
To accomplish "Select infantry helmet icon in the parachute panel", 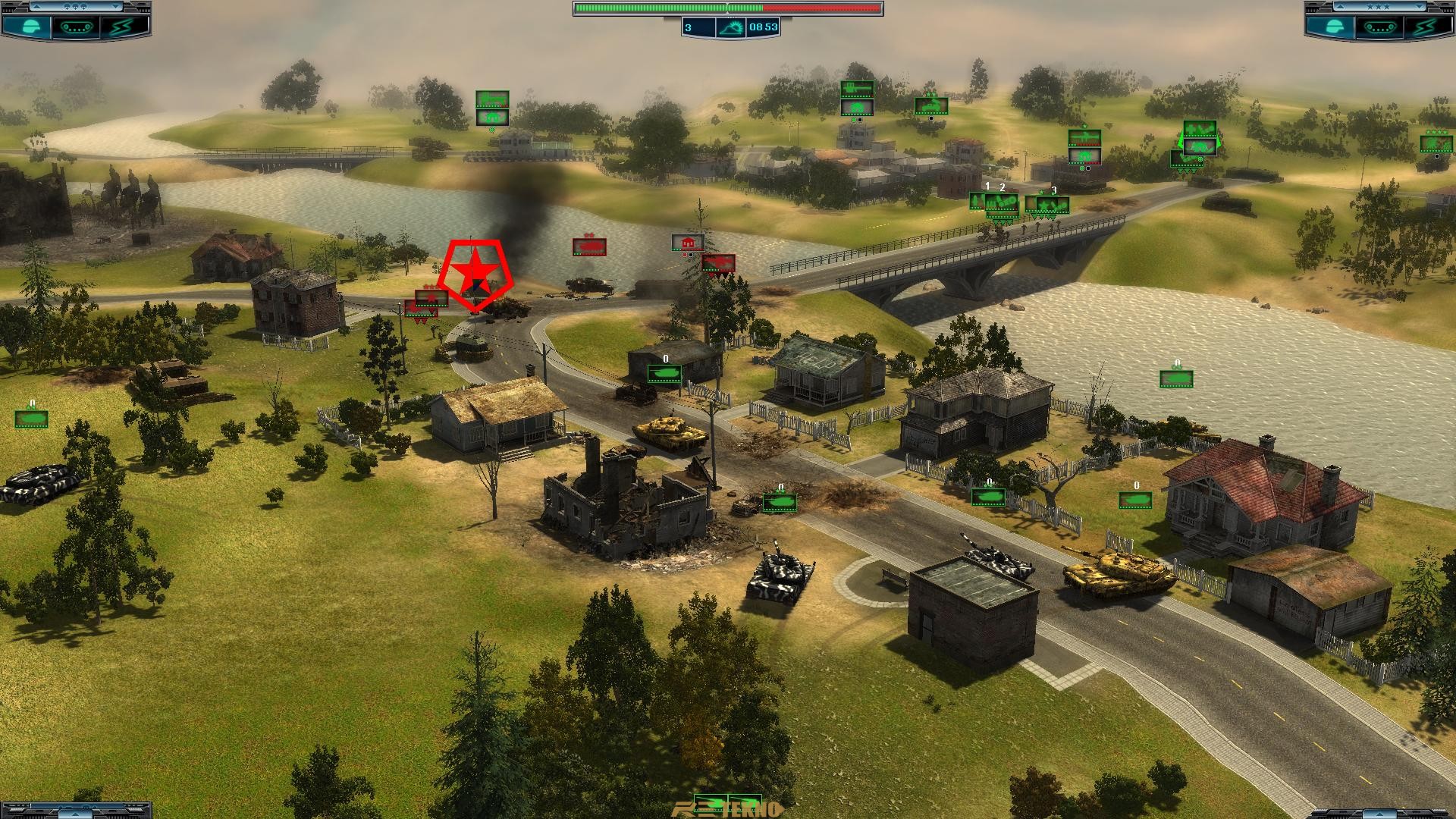I will 31,27.
